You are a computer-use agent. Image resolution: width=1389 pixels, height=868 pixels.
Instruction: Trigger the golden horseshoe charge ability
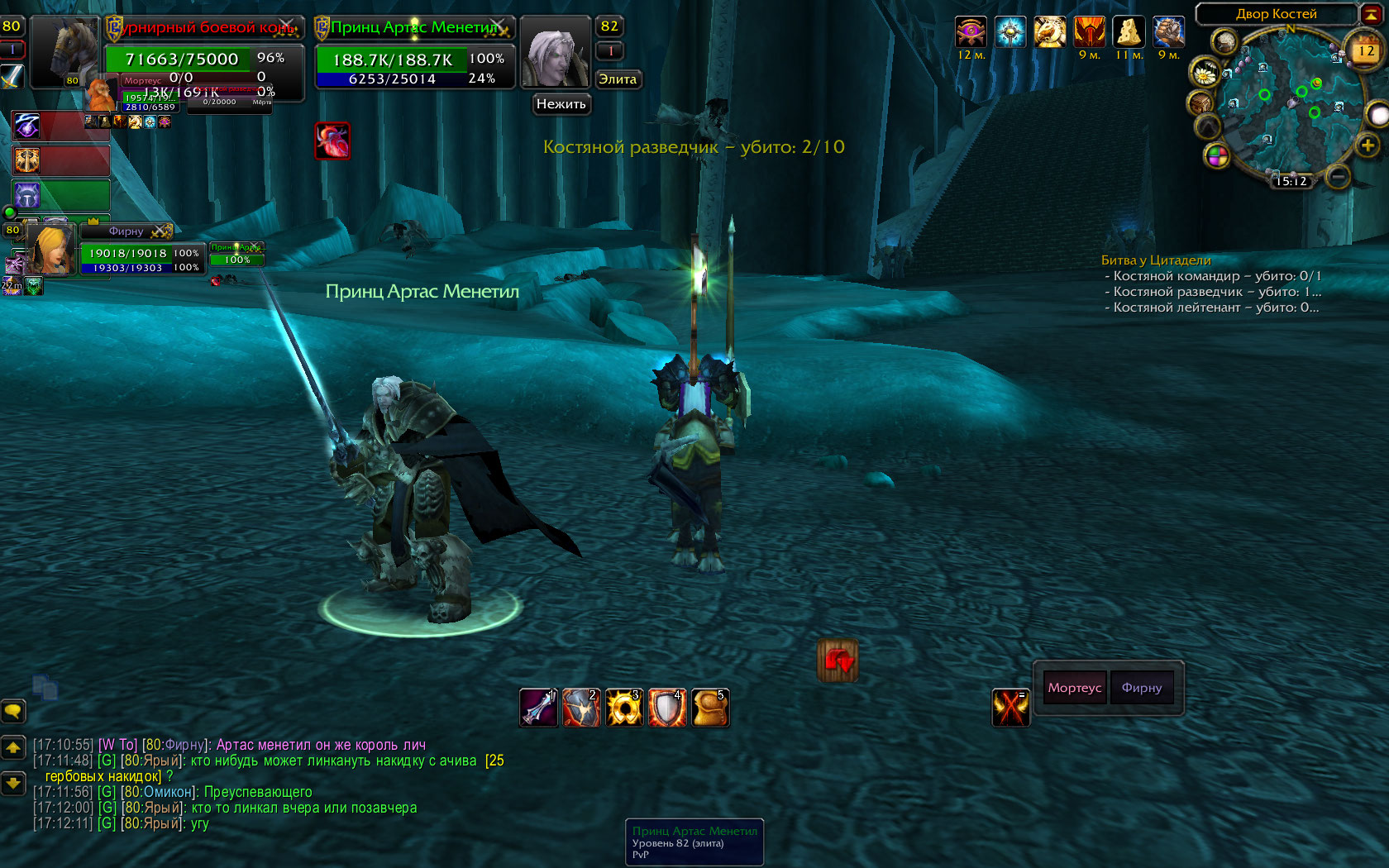point(624,708)
